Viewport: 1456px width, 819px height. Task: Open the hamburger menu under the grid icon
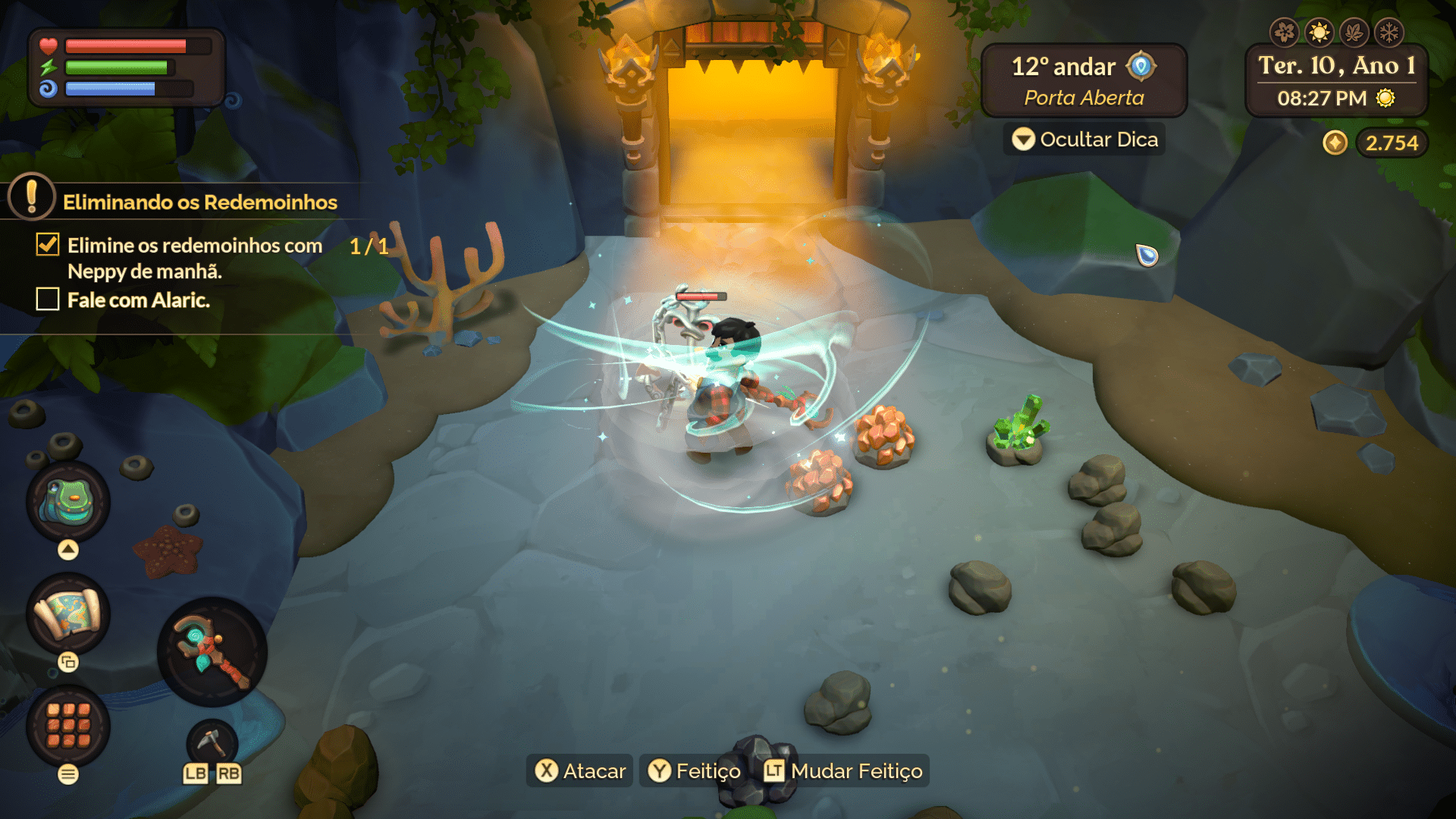point(67,775)
